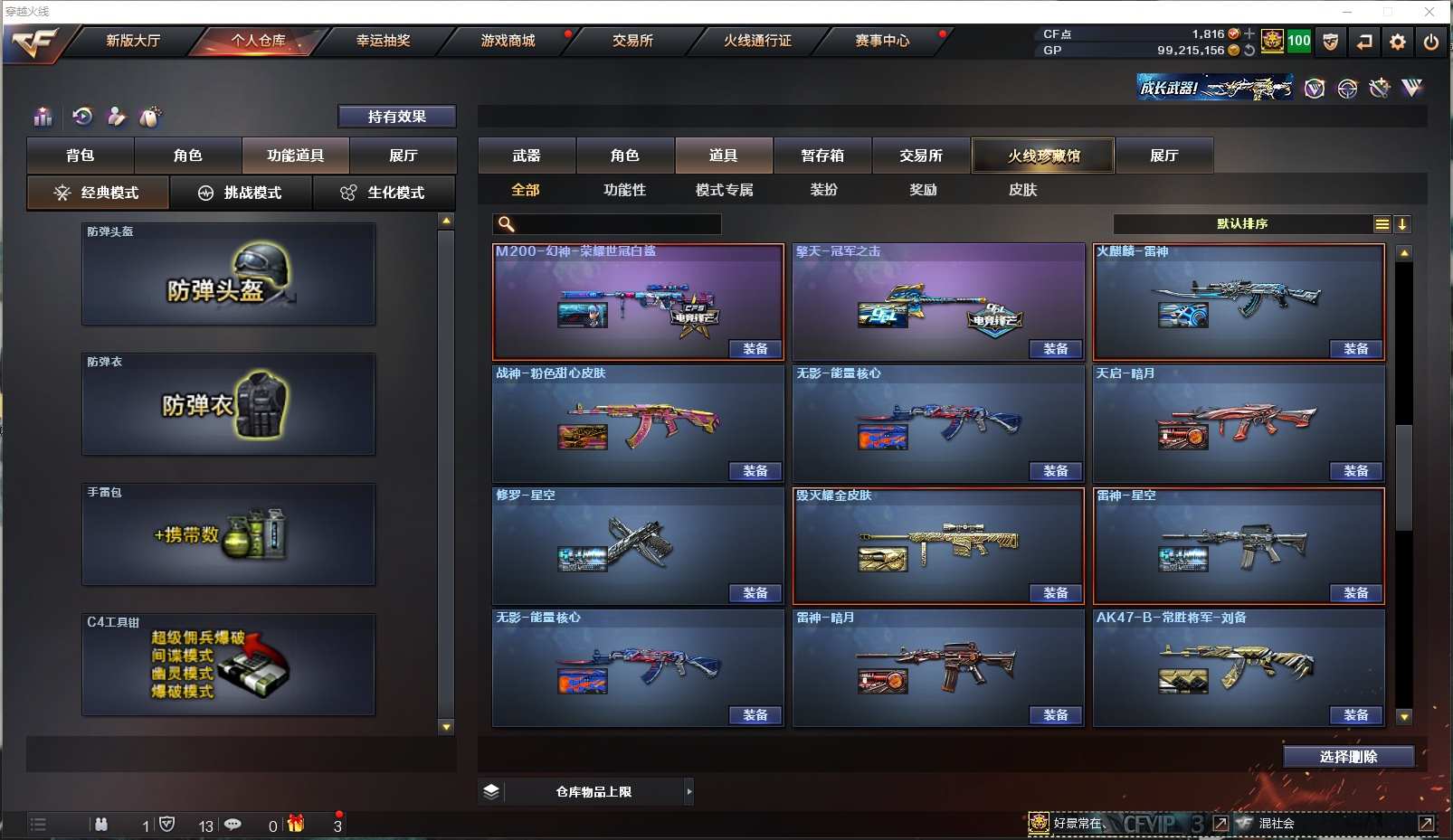Filter items by 皮肤 skins
1453x840 pixels.
1022,190
